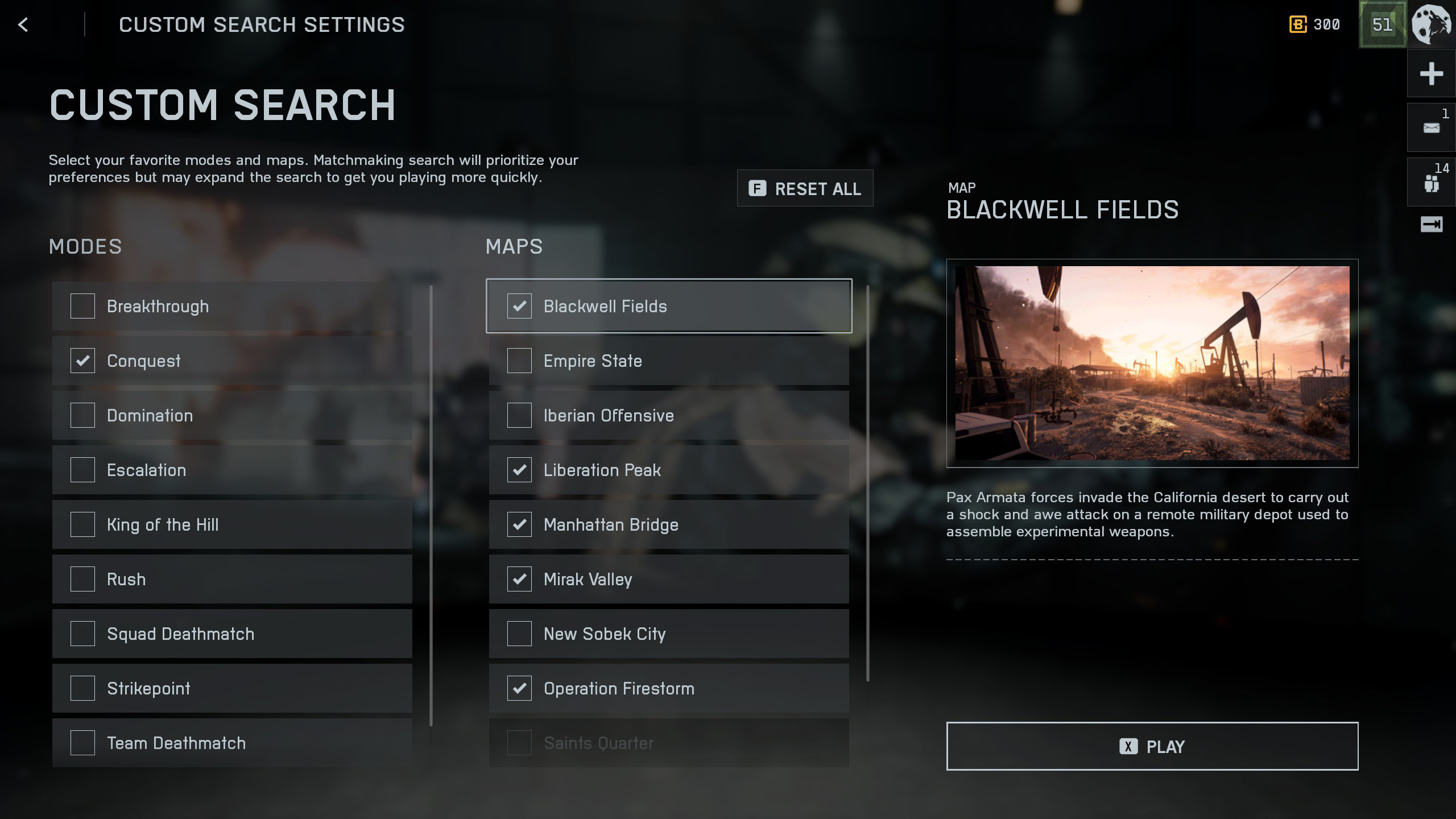Toggle the Breakthrough mode checkbox
This screenshot has height=819, width=1456.
click(82, 306)
